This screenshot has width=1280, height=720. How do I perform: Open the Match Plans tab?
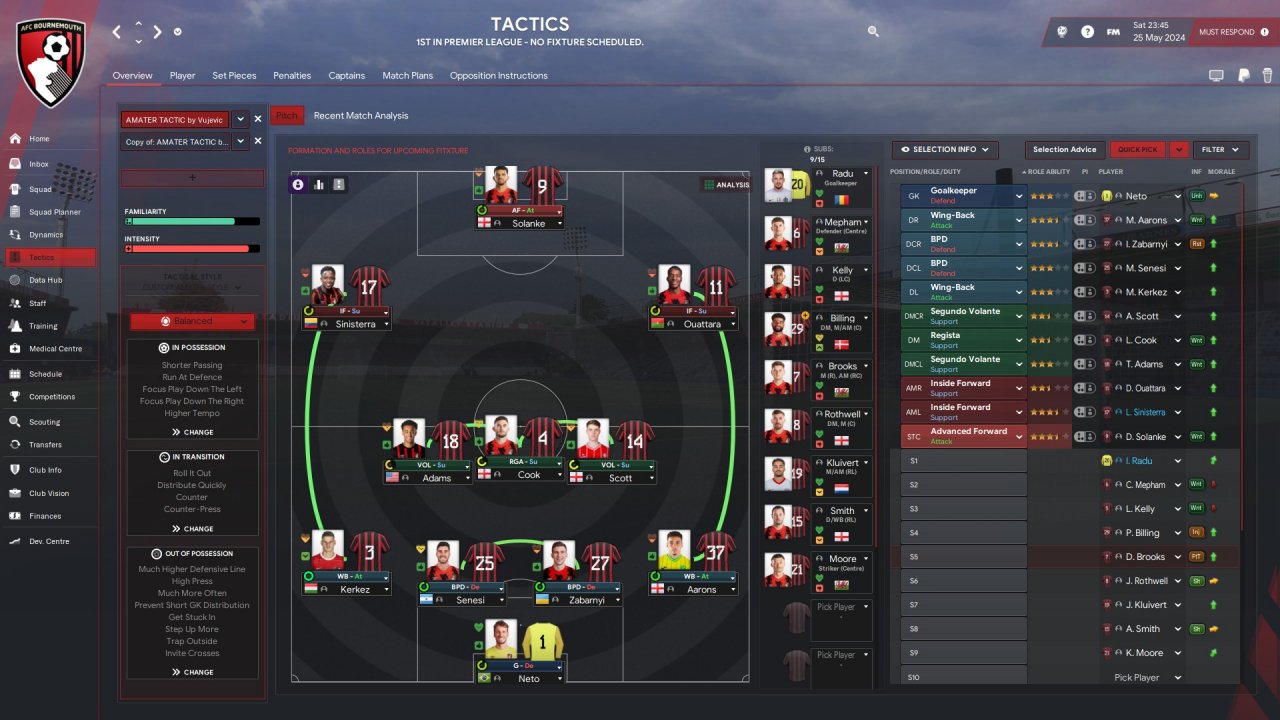407,76
